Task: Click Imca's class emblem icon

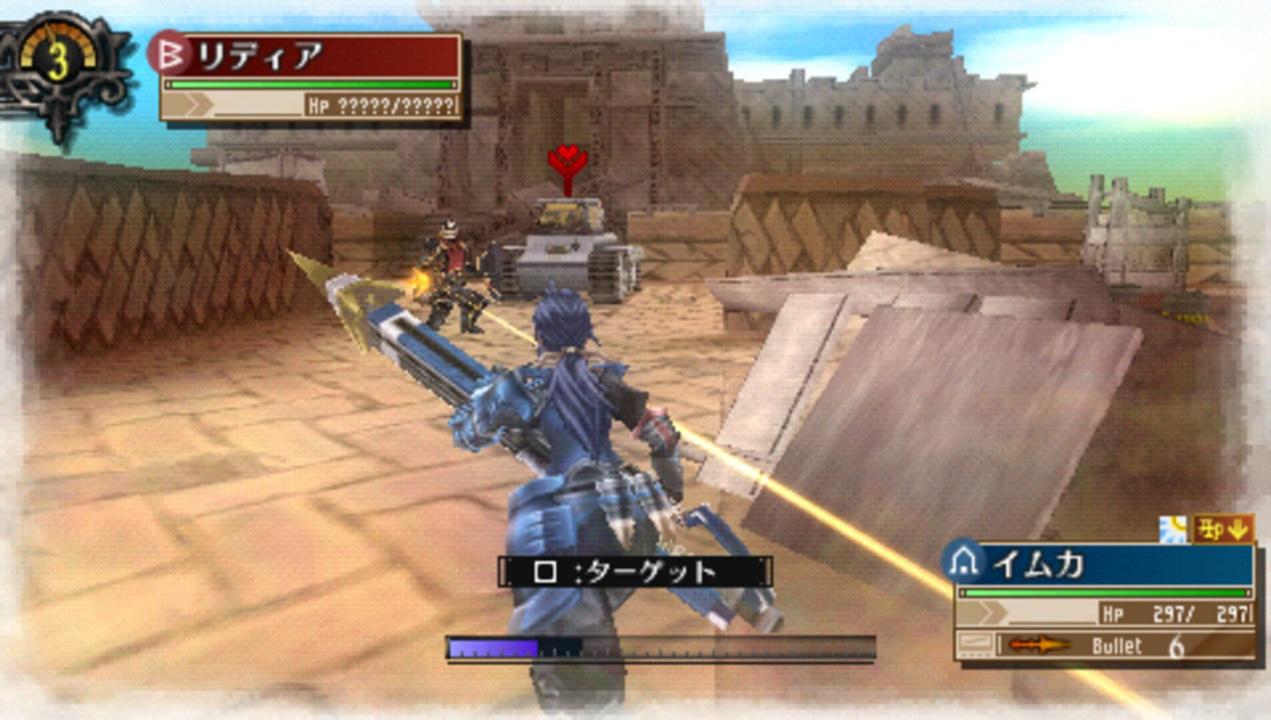Action: (965, 563)
